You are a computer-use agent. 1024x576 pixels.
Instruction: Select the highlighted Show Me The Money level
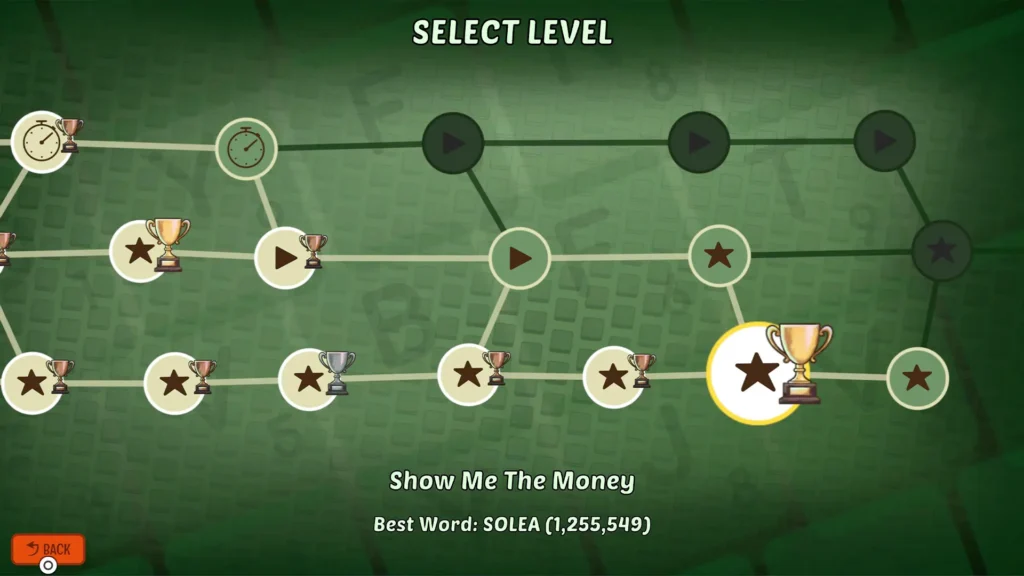[757, 373]
